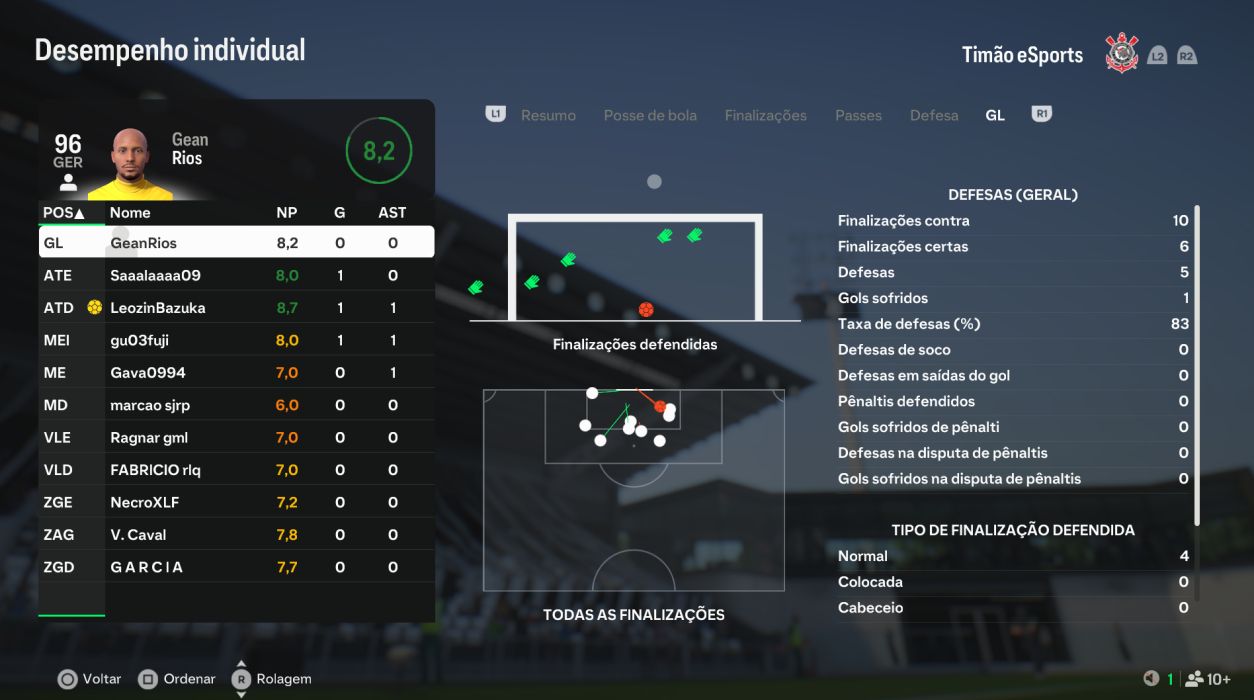Pick FABRICIO rlq from the list
Screen dimensions: 1254x700
pos(236,470)
